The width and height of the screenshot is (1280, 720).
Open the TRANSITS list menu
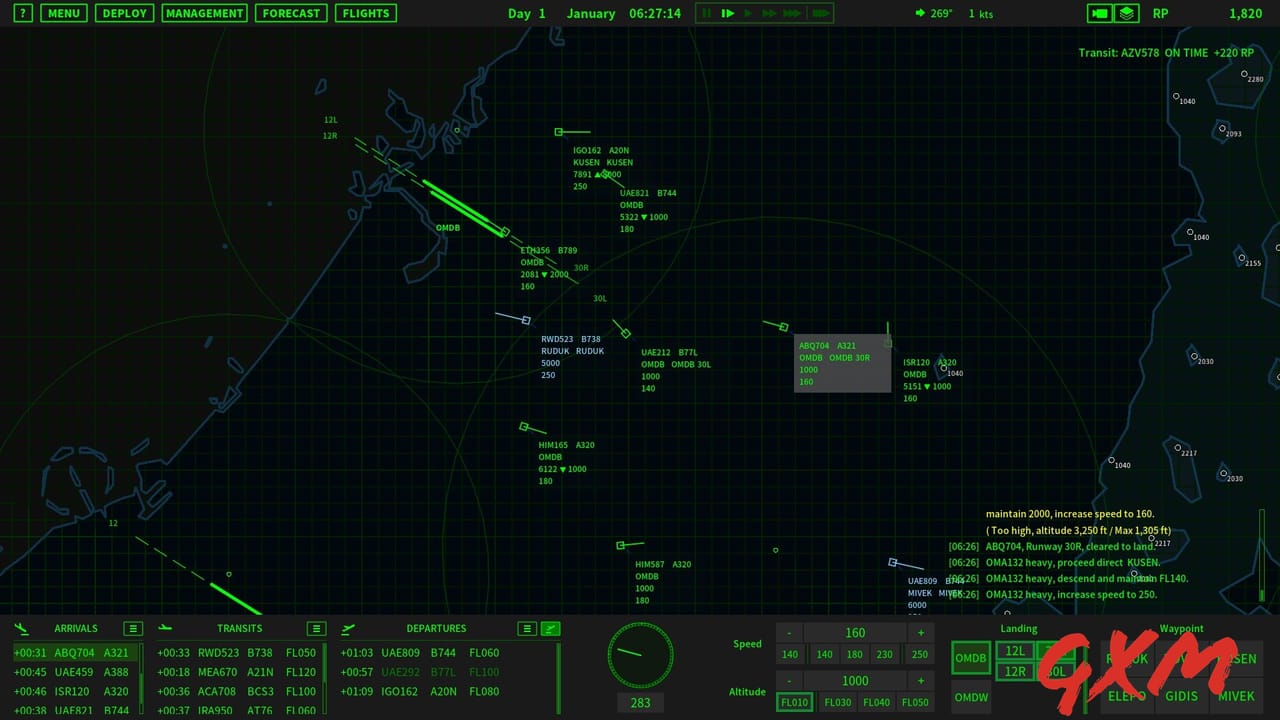(315, 628)
